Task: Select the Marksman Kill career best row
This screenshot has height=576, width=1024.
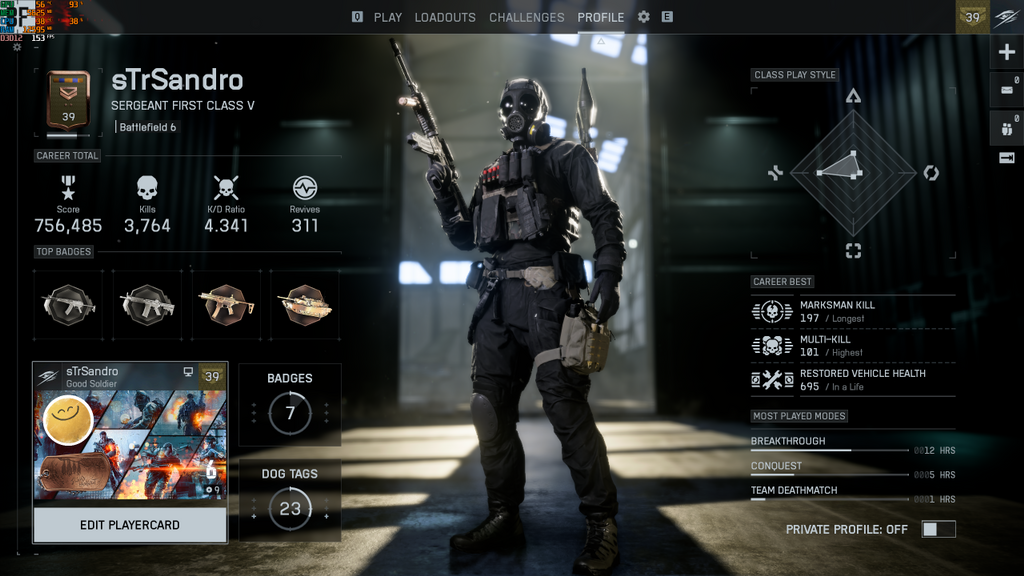Action: pyautogui.click(x=853, y=311)
